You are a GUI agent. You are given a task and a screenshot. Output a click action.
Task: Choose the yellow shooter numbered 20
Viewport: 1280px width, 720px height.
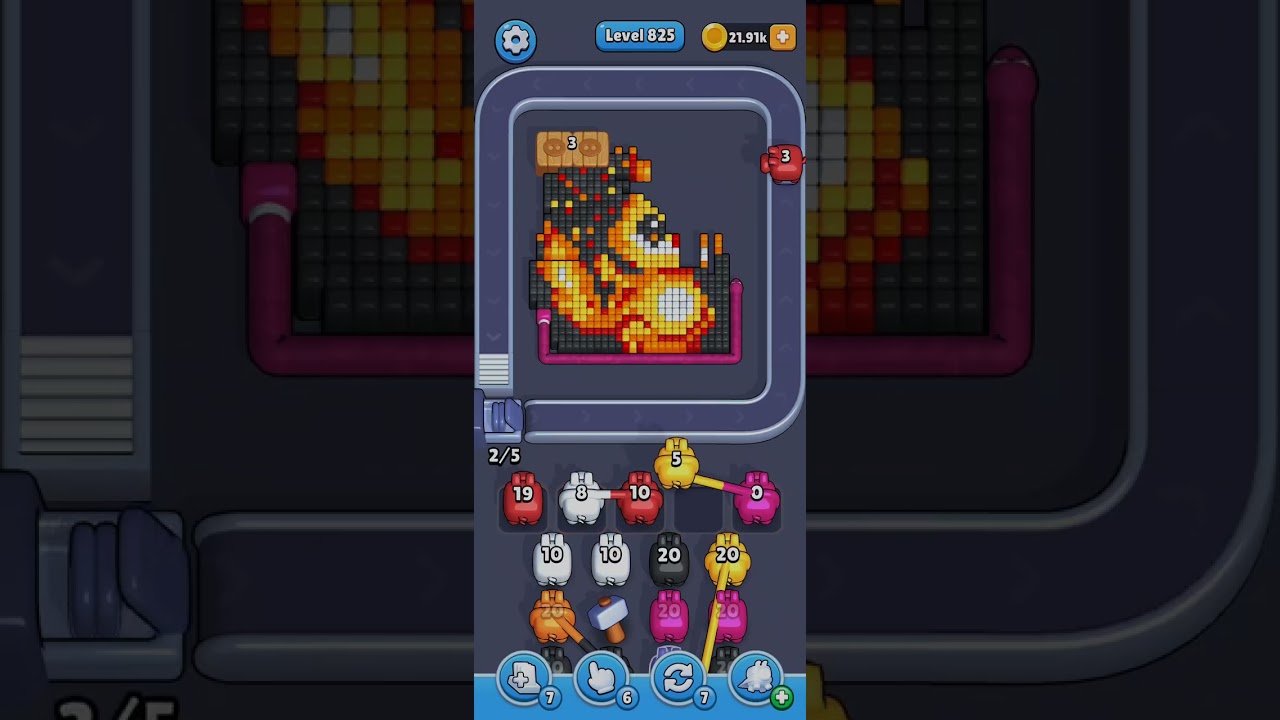tap(727, 560)
